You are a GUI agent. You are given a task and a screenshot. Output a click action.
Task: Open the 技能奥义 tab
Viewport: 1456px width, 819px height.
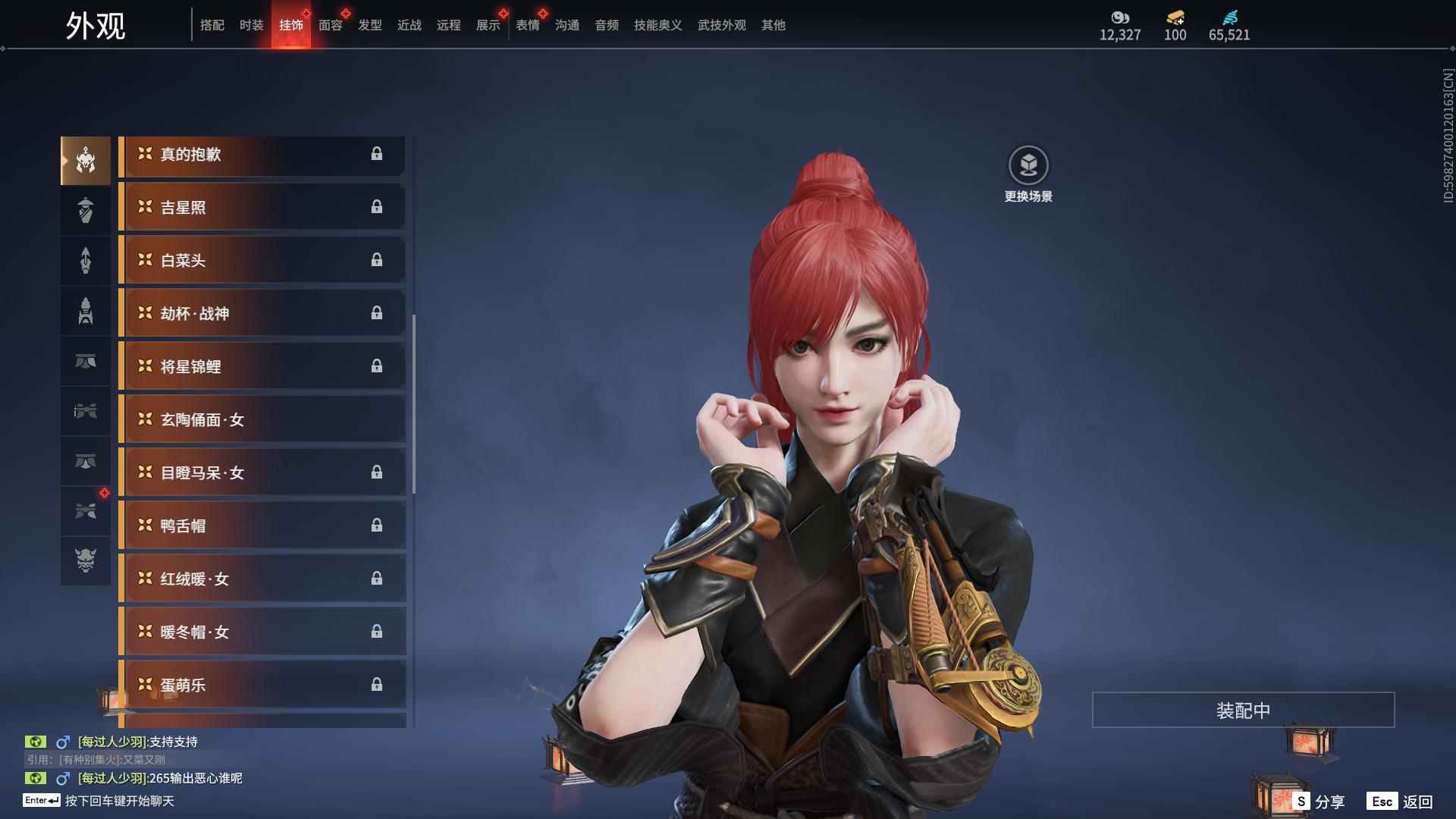point(657,25)
